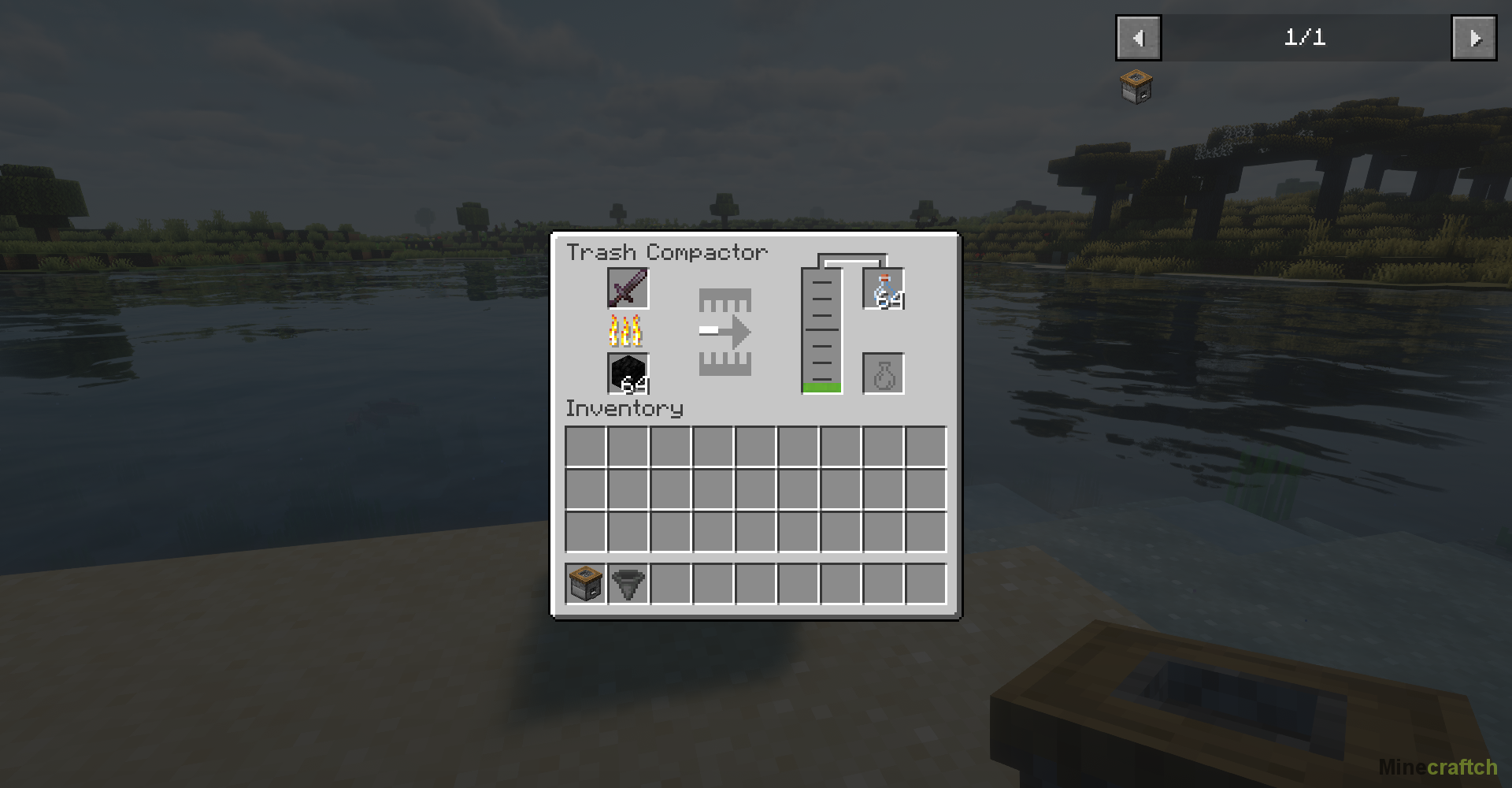
Task: Select the Trash Compactor block in hotbar
Action: pos(585,584)
